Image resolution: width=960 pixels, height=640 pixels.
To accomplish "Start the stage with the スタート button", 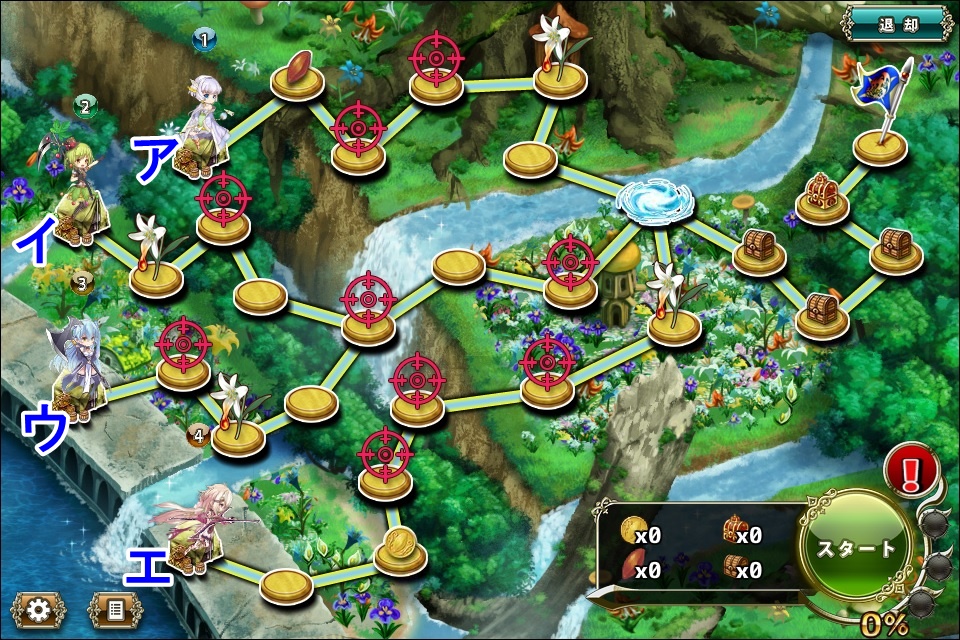I will (856, 549).
